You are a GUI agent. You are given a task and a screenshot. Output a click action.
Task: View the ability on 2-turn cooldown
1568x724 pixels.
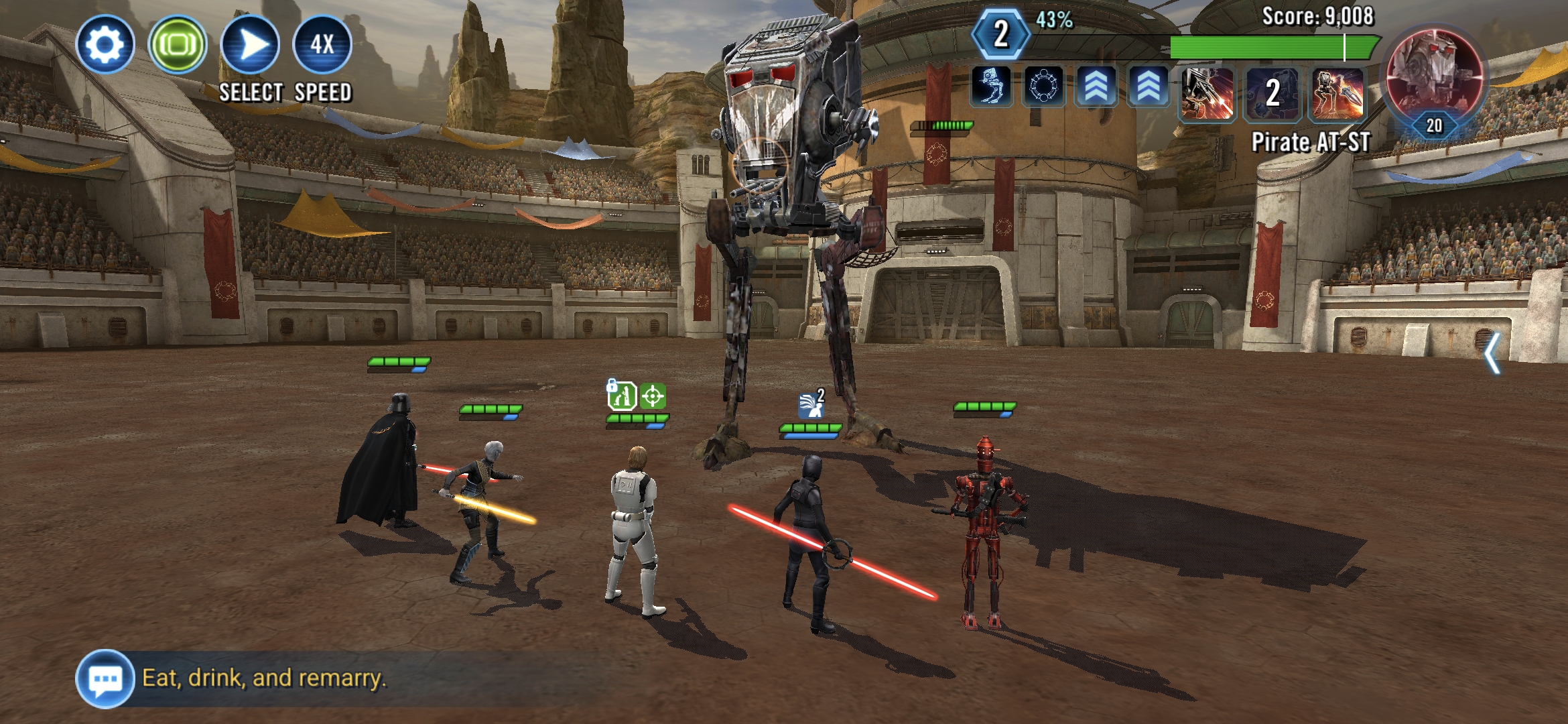[x=1272, y=93]
